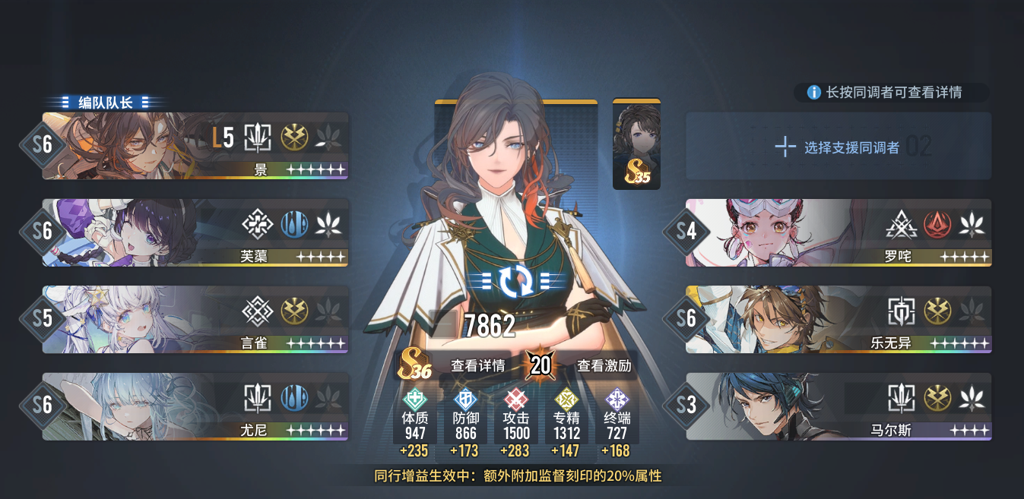
Task: Pick the 尤尼 team member card
Action: (195, 407)
